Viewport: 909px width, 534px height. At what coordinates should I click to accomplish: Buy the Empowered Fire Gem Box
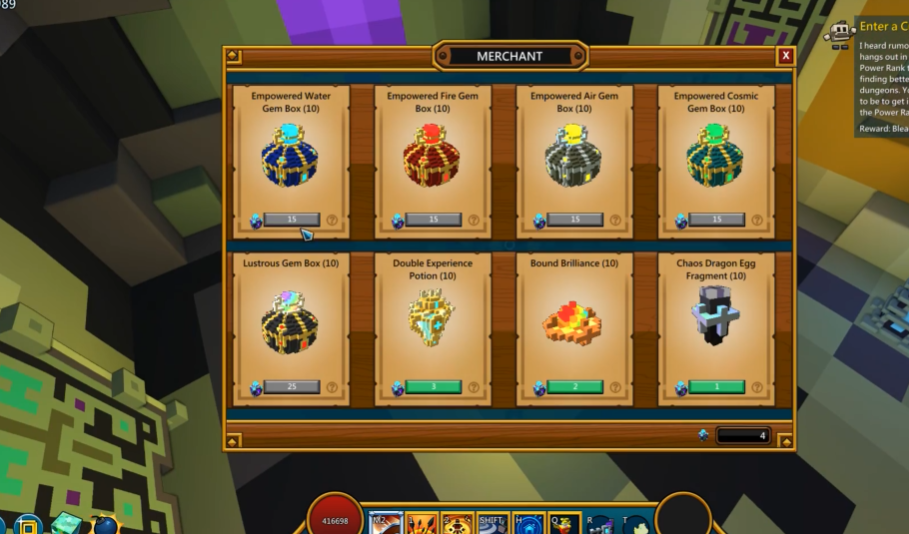pyautogui.click(x=433, y=220)
